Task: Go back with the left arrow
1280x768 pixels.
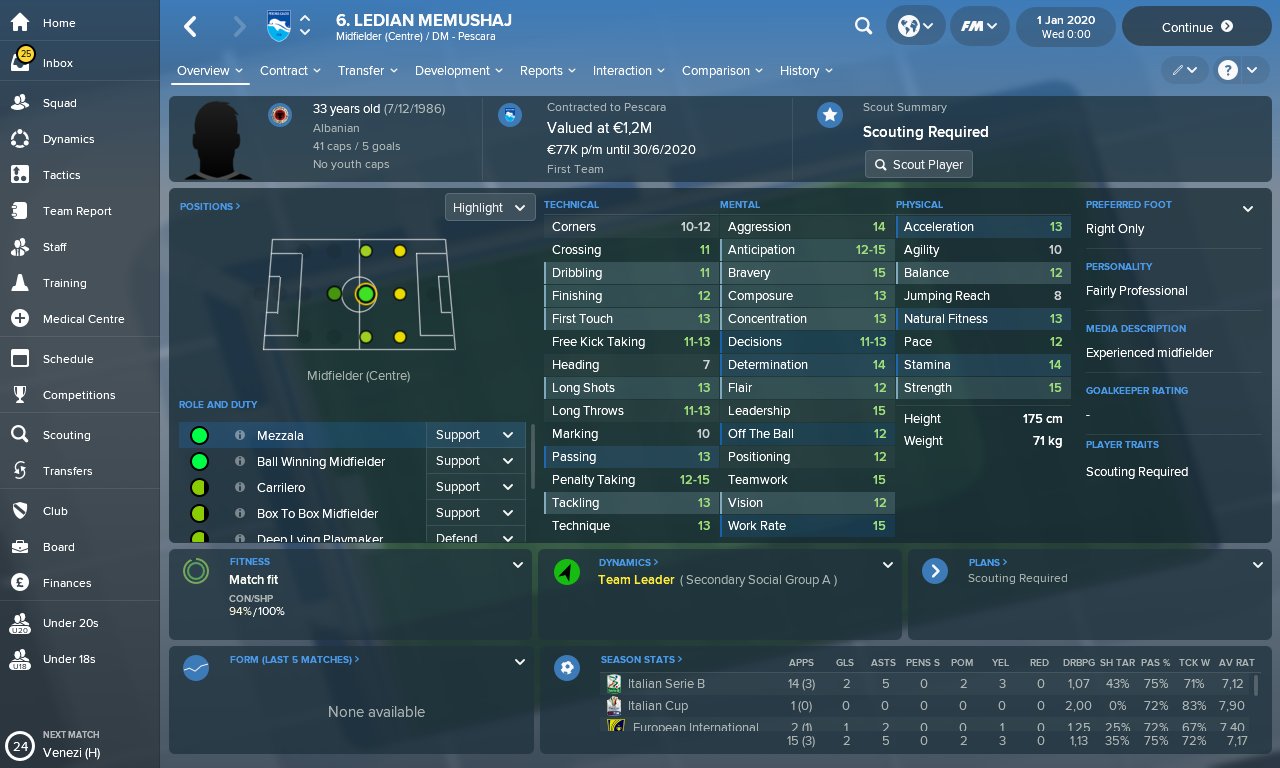Action: (x=190, y=27)
